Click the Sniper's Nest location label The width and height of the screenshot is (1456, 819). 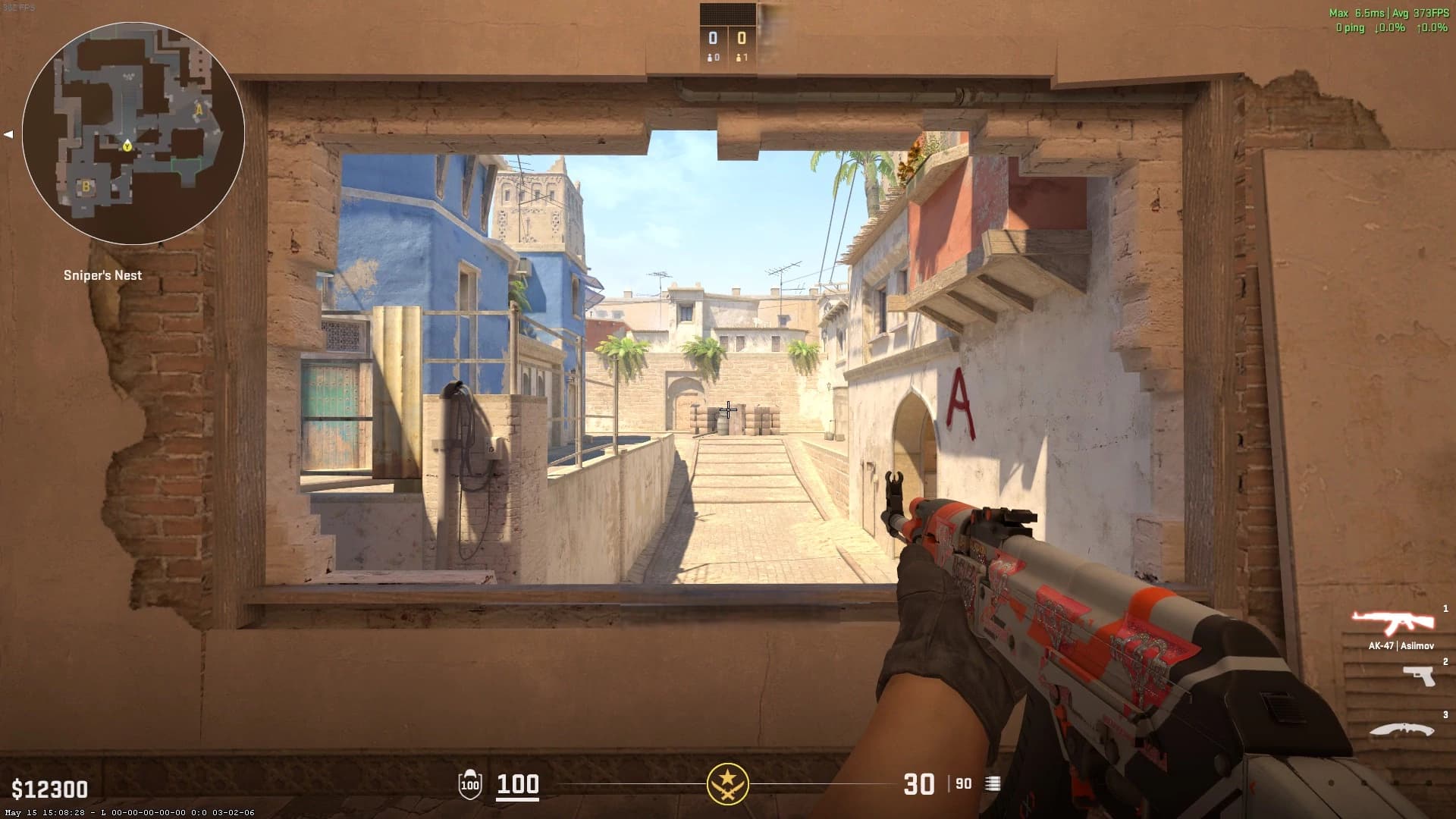tap(103, 275)
